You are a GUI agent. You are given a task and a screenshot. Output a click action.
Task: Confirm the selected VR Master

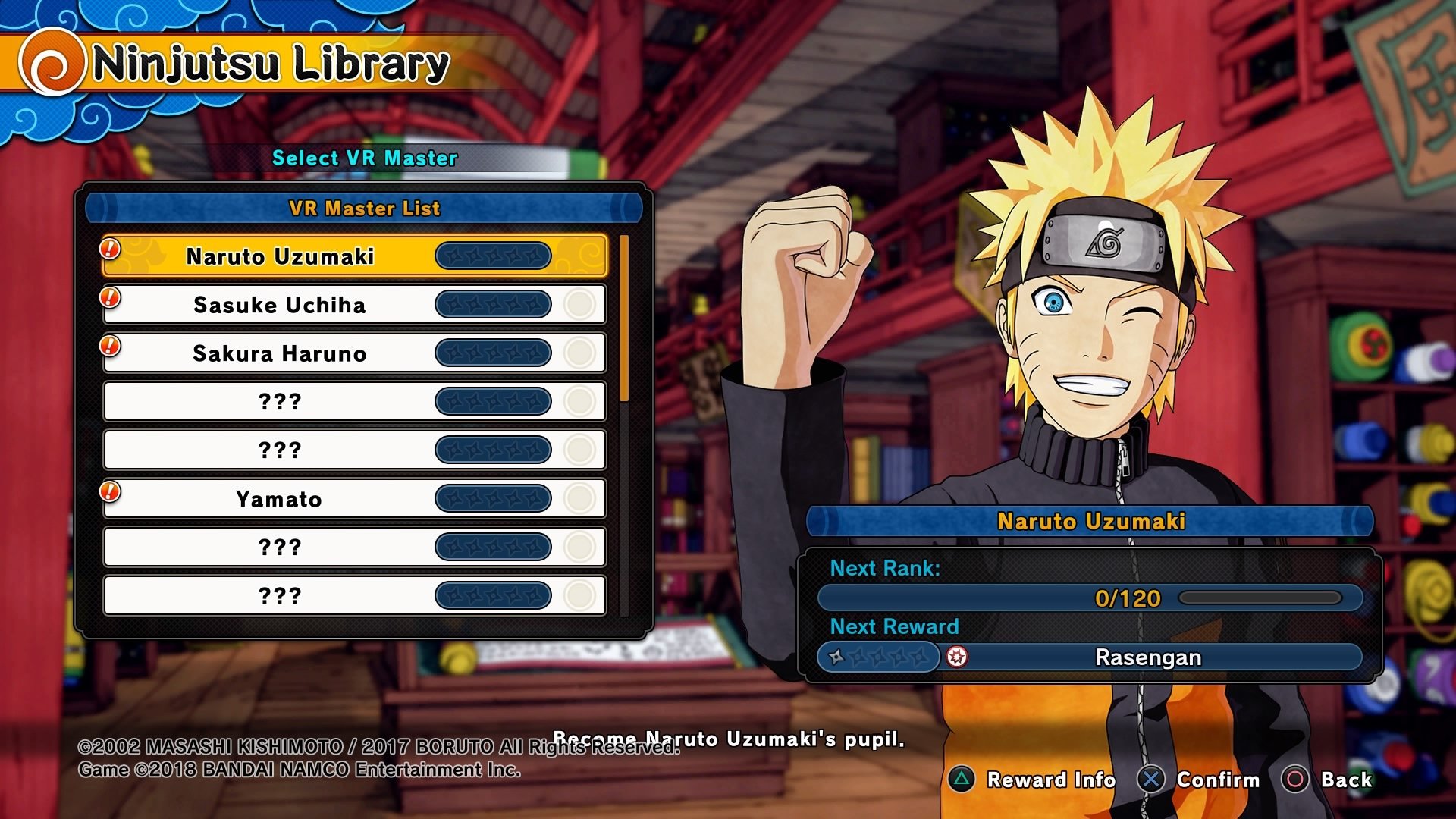coord(1199,780)
